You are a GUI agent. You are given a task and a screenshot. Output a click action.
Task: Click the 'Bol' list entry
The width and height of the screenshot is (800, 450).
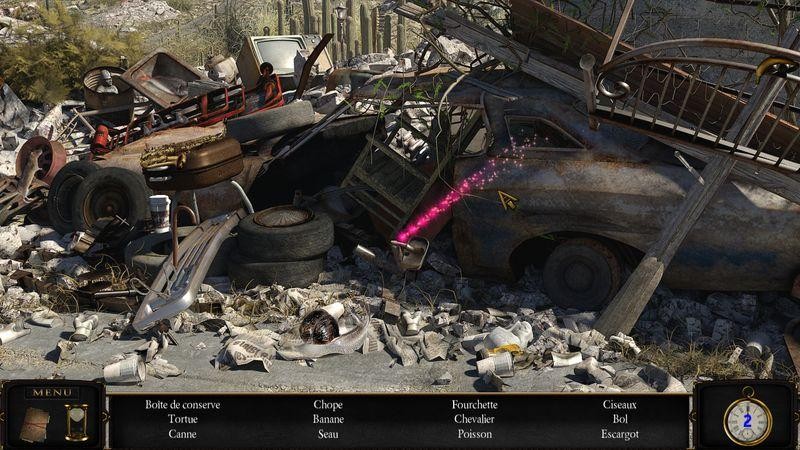[620, 420]
